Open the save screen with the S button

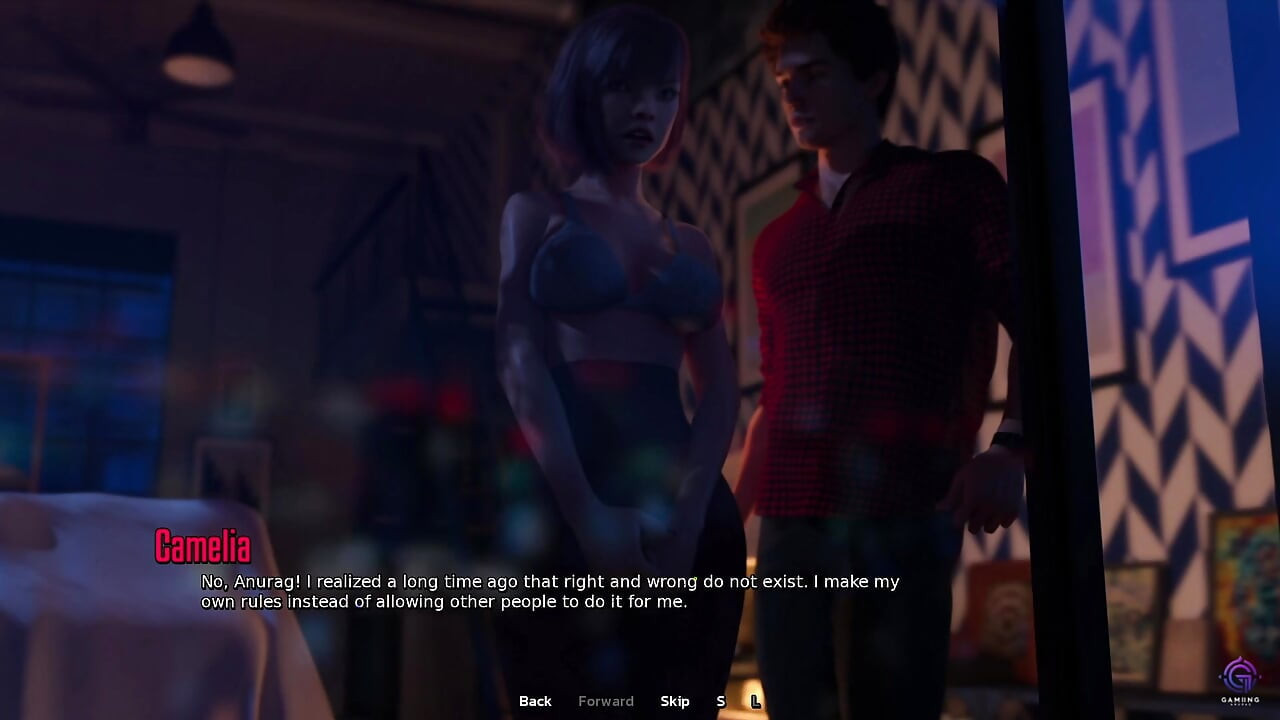[720, 701]
